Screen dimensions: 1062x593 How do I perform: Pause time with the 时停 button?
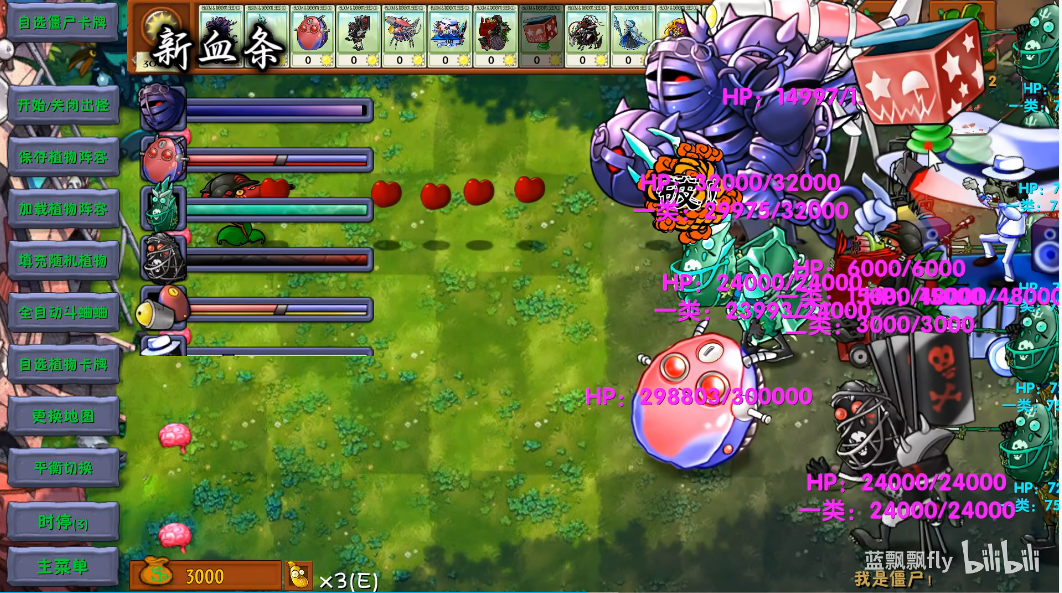coord(63,522)
